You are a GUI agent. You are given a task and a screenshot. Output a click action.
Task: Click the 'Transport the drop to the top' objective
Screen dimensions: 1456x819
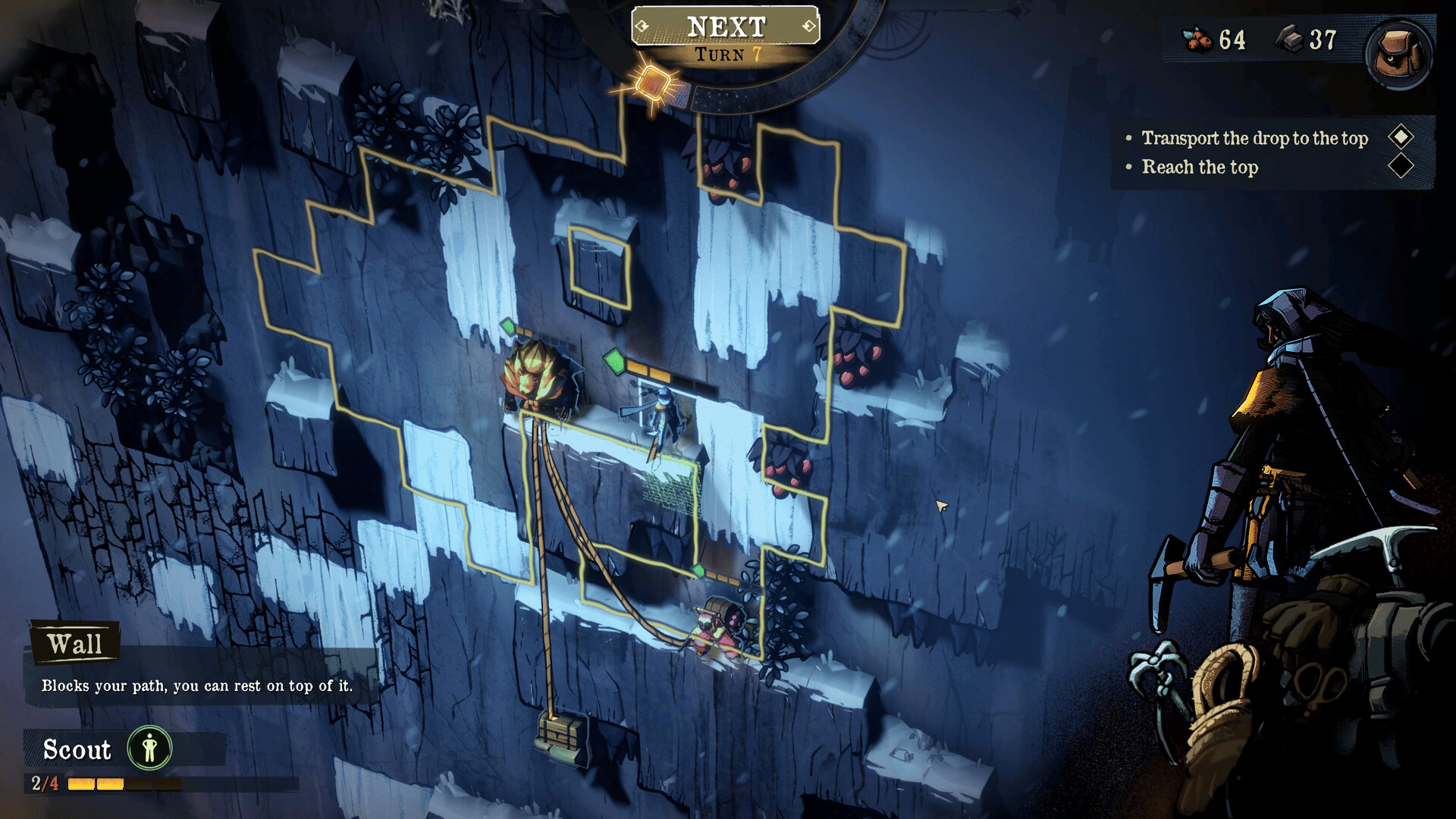(1254, 138)
